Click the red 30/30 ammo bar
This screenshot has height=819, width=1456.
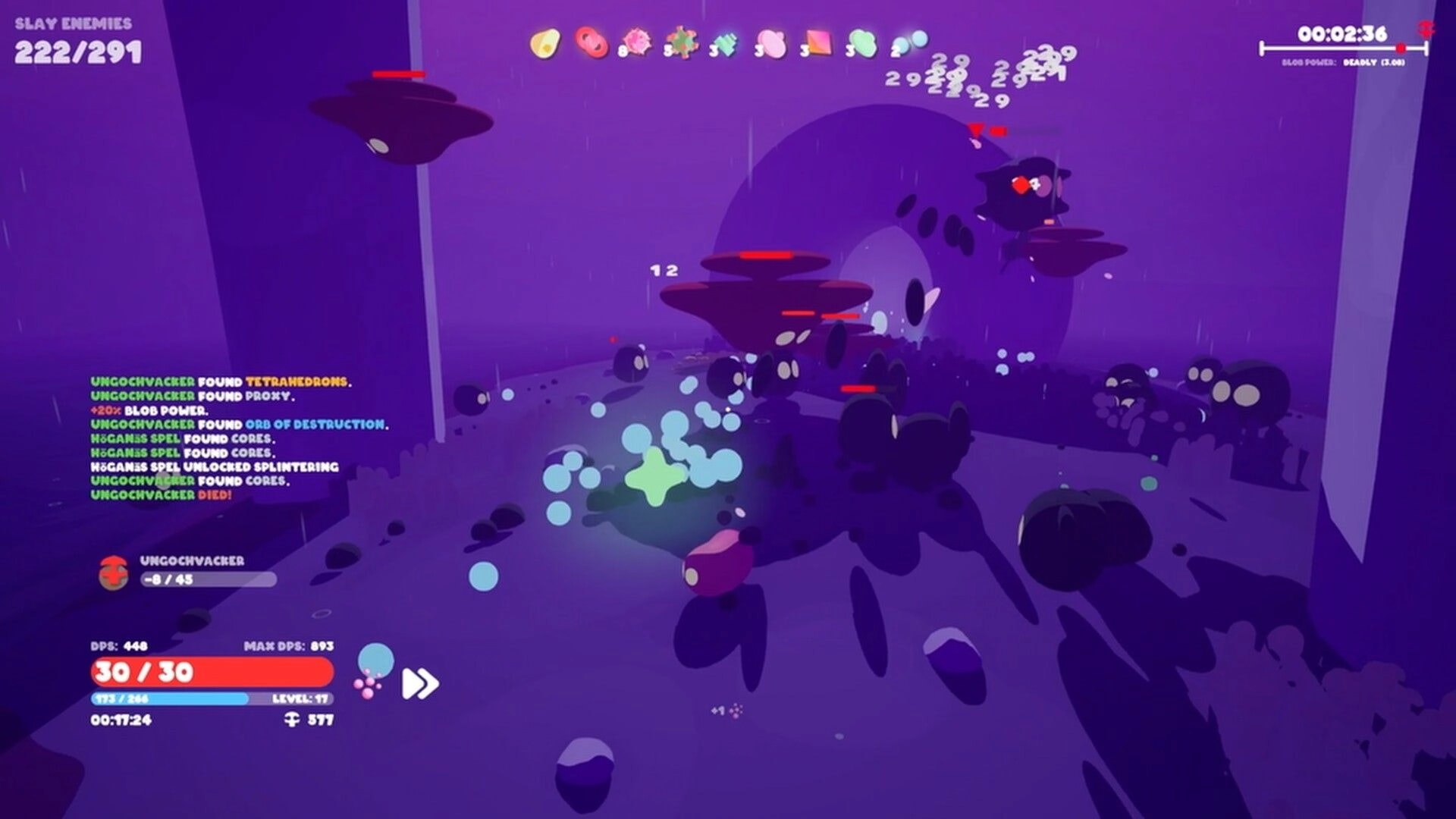pos(211,672)
